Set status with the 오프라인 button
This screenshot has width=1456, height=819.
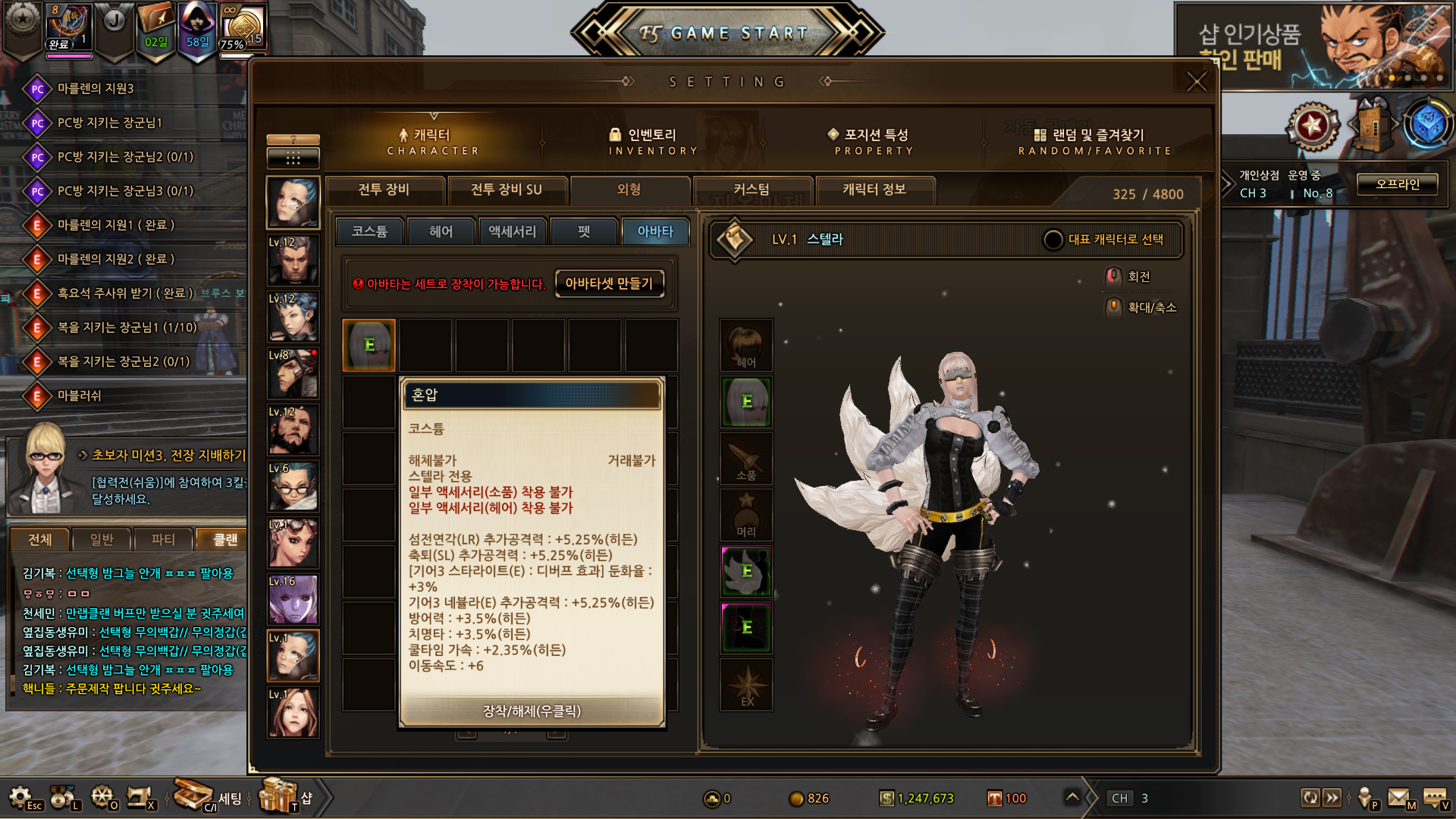tap(1397, 184)
